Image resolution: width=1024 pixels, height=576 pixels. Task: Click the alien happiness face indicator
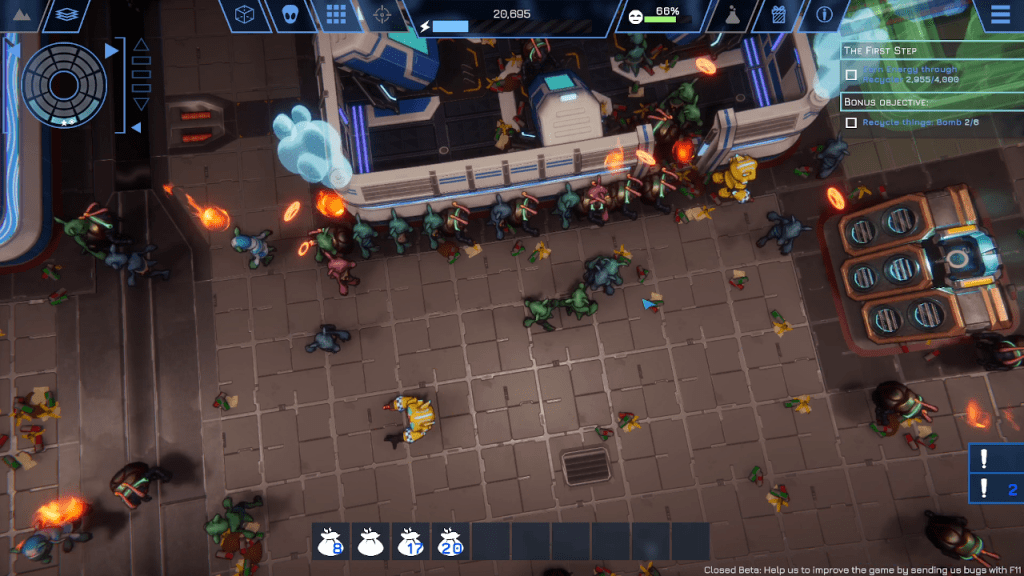coord(636,16)
